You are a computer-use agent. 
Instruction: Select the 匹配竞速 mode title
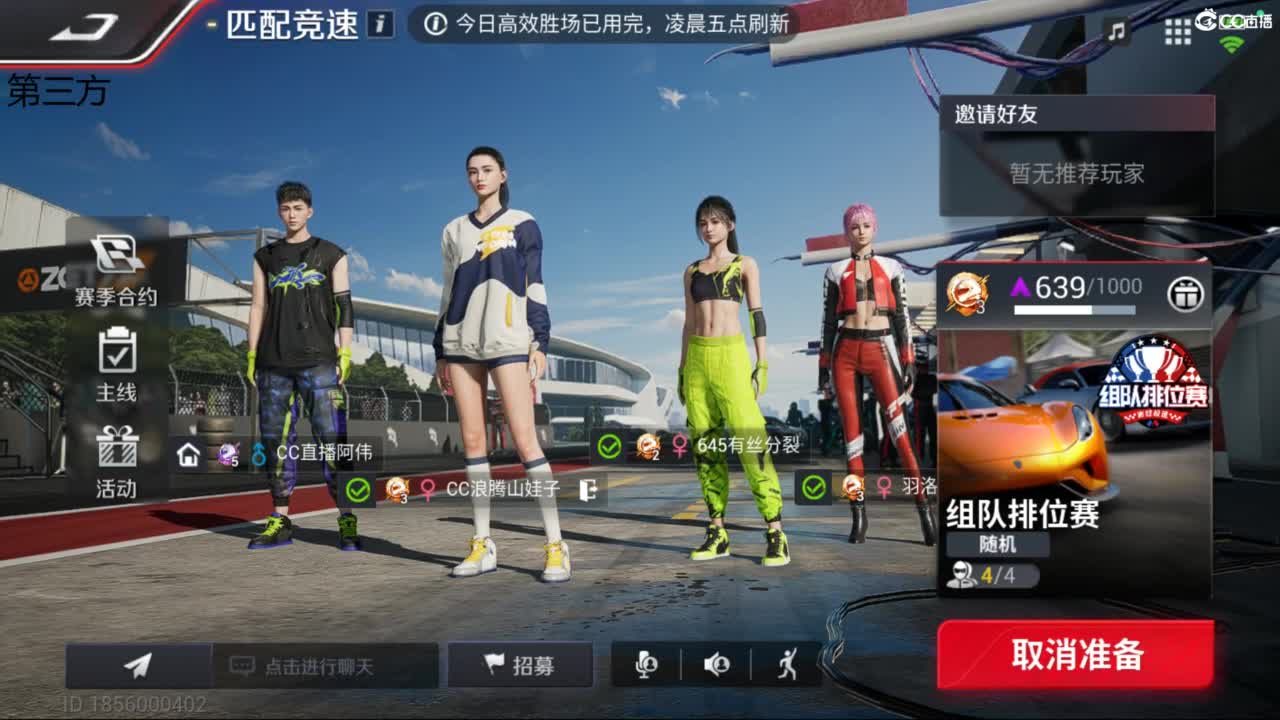pyautogui.click(x=292, y=26)
